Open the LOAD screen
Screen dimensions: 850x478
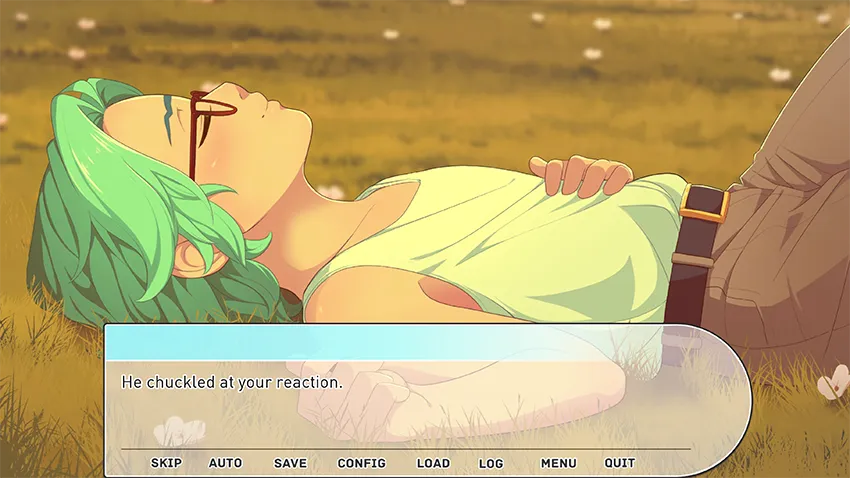tap(433, 464)
